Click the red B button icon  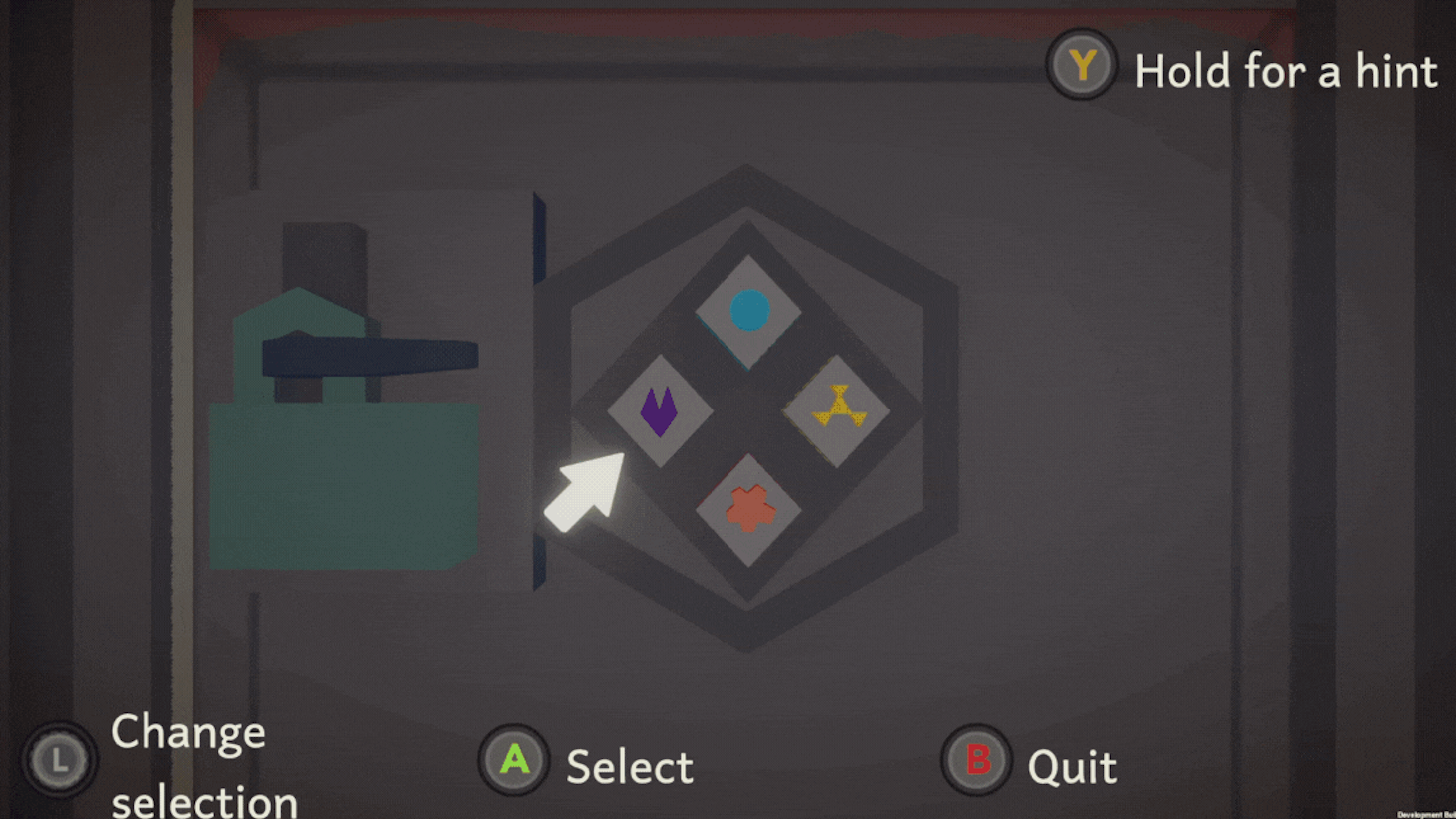point(974,760)
